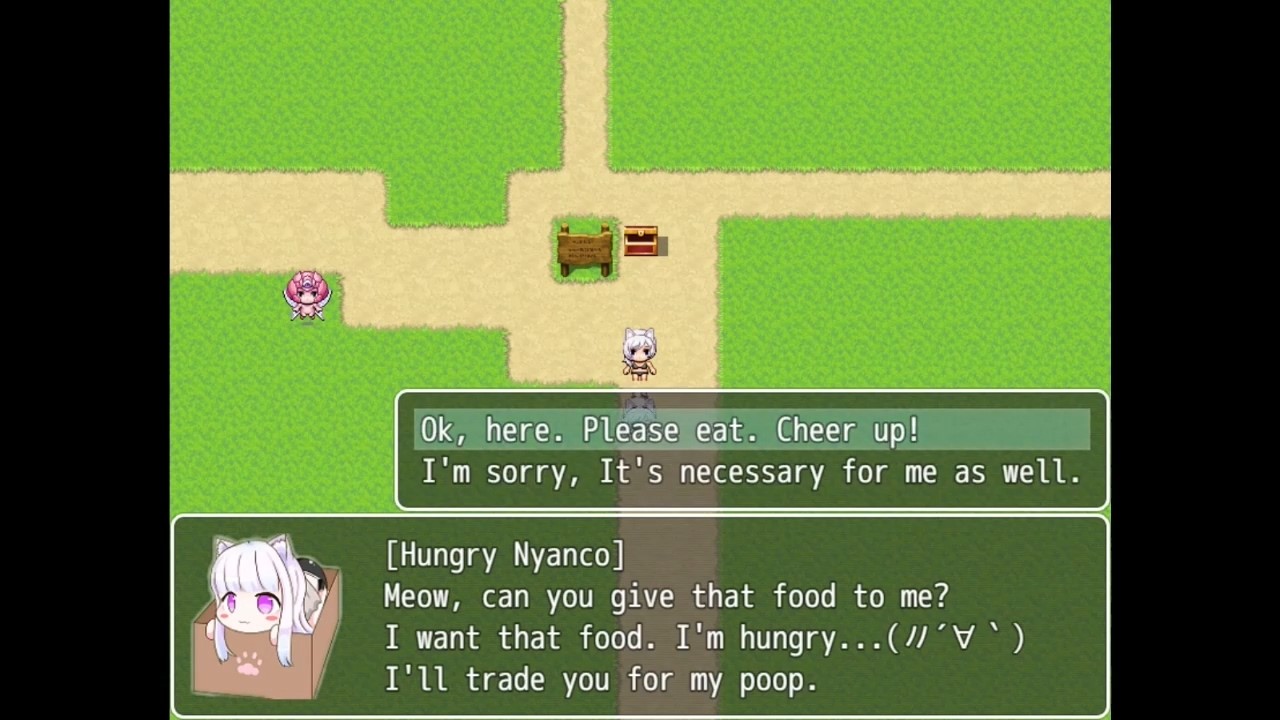Click the line "Meow, can you give that food to me?"

point(666,596)
